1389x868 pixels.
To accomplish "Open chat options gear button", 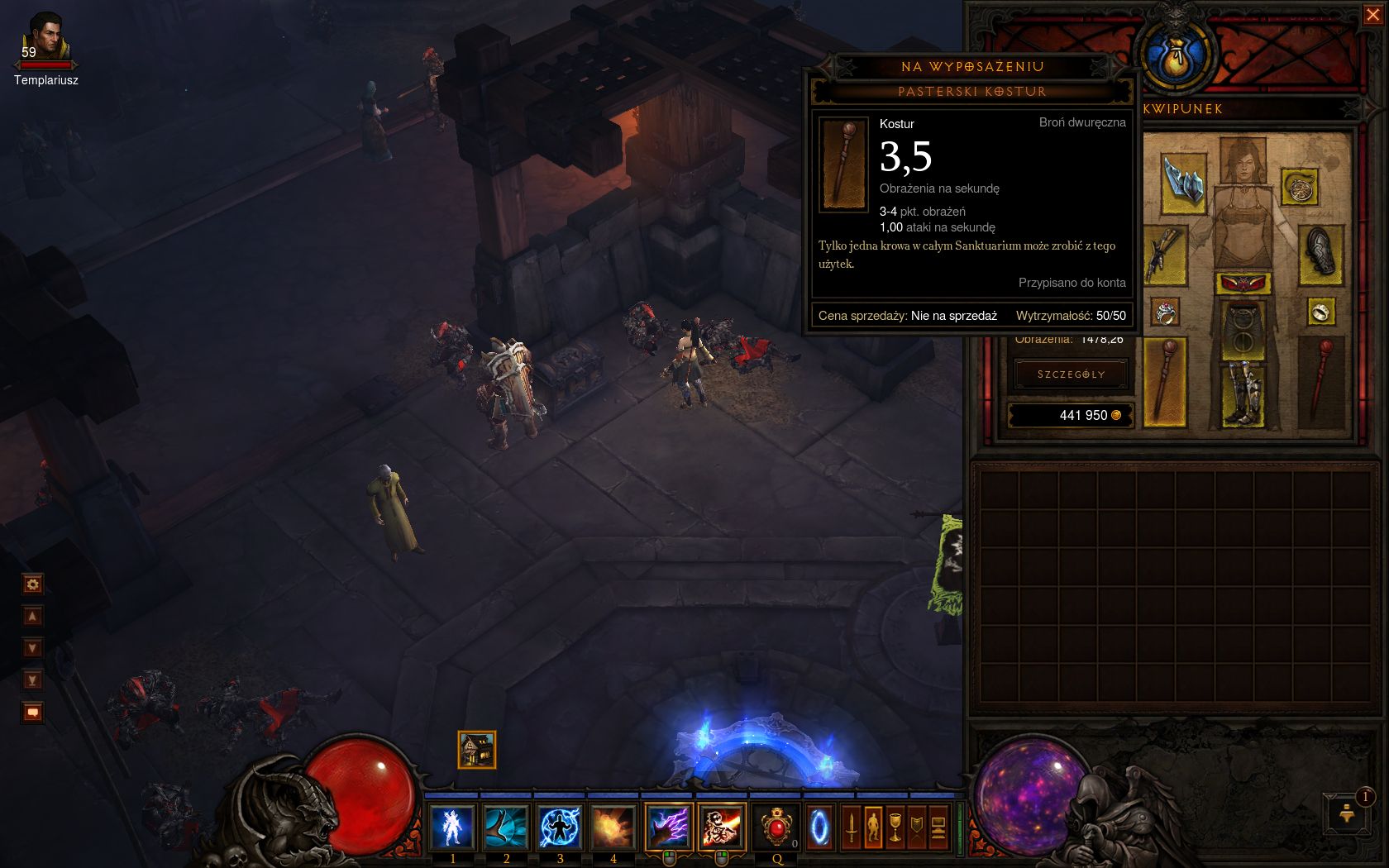I will pos(32,584).
